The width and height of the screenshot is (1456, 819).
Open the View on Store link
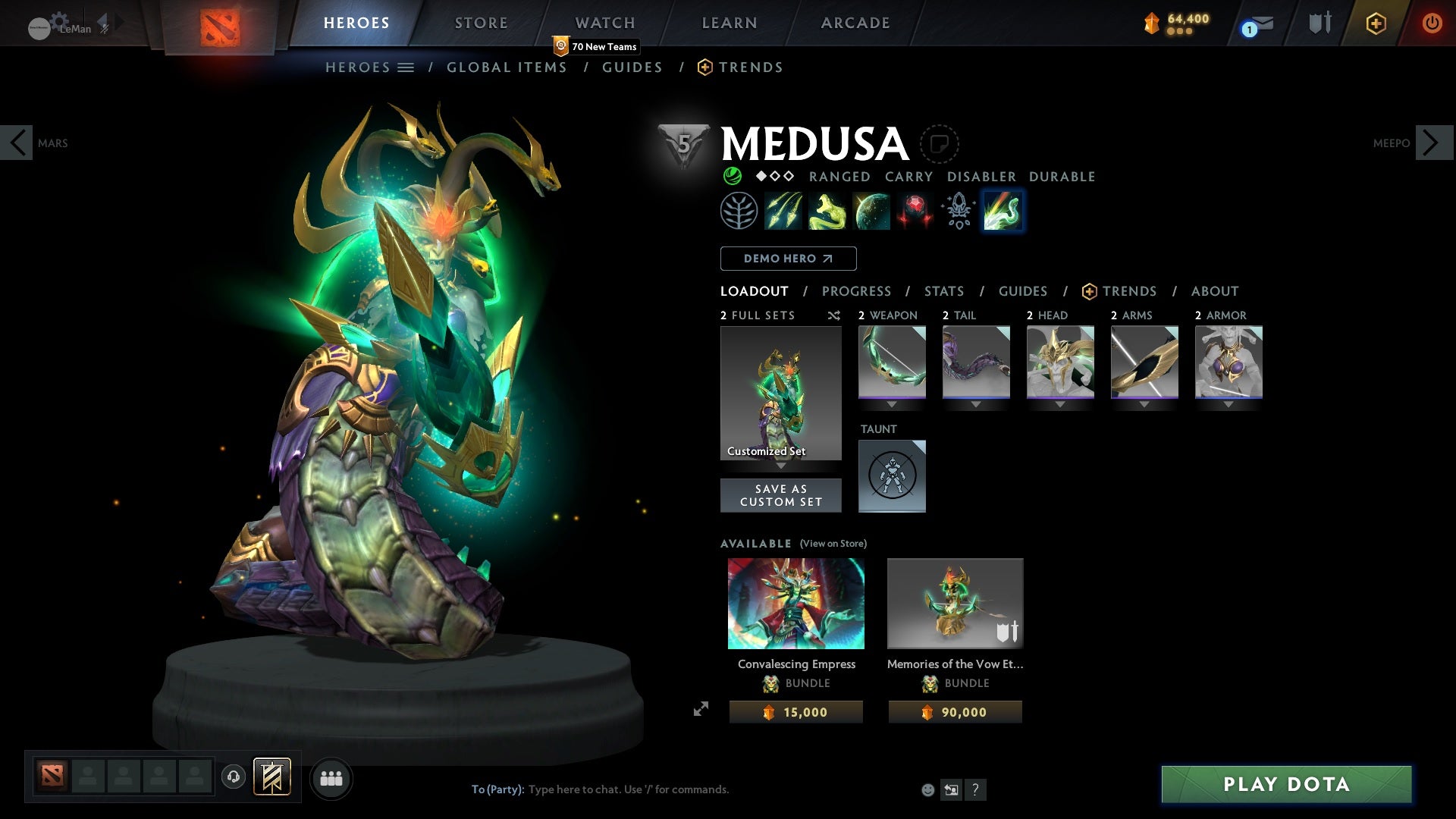[833, 544]
